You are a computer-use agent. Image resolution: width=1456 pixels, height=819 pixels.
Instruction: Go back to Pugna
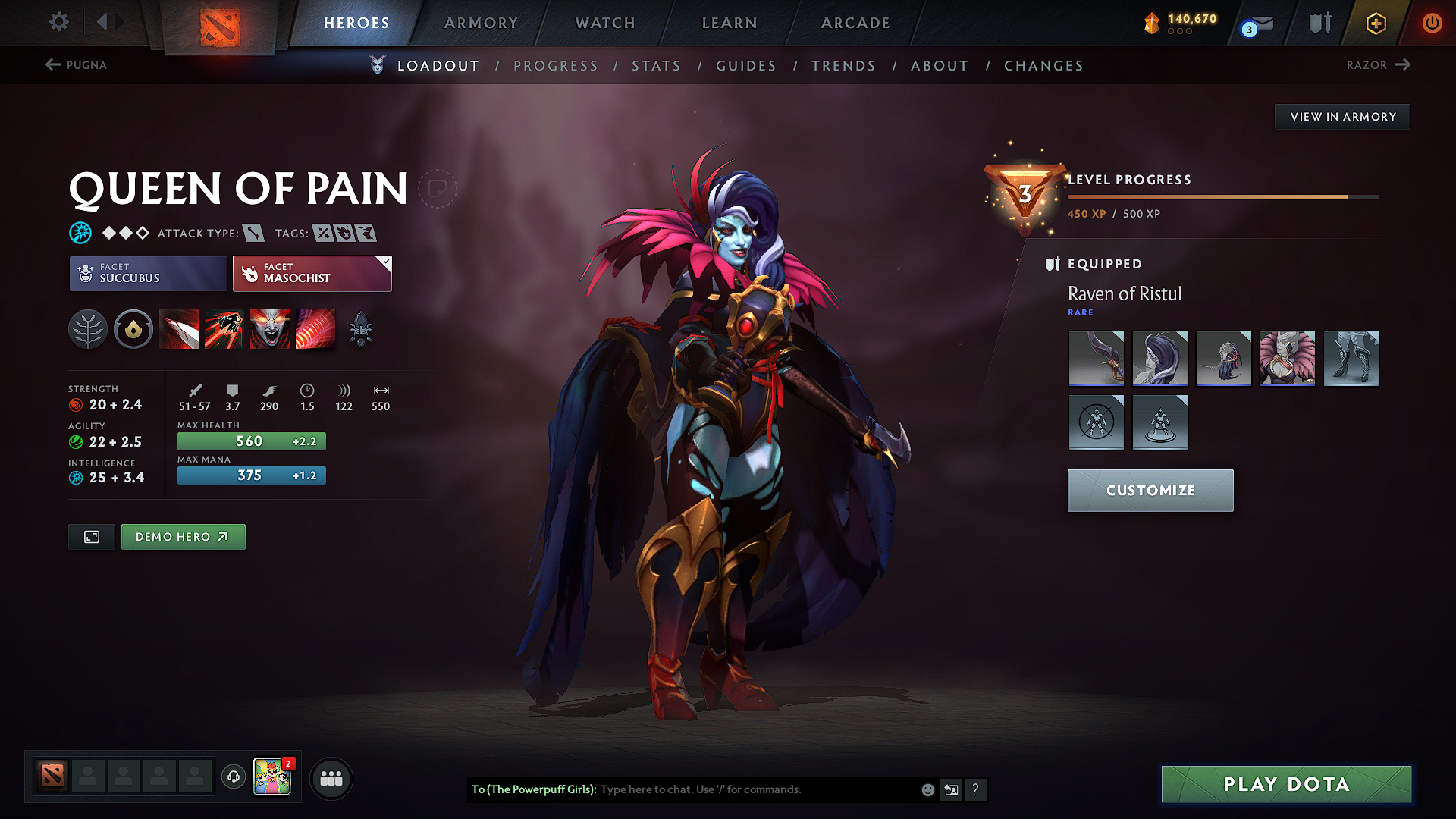(x=76, y=65)
